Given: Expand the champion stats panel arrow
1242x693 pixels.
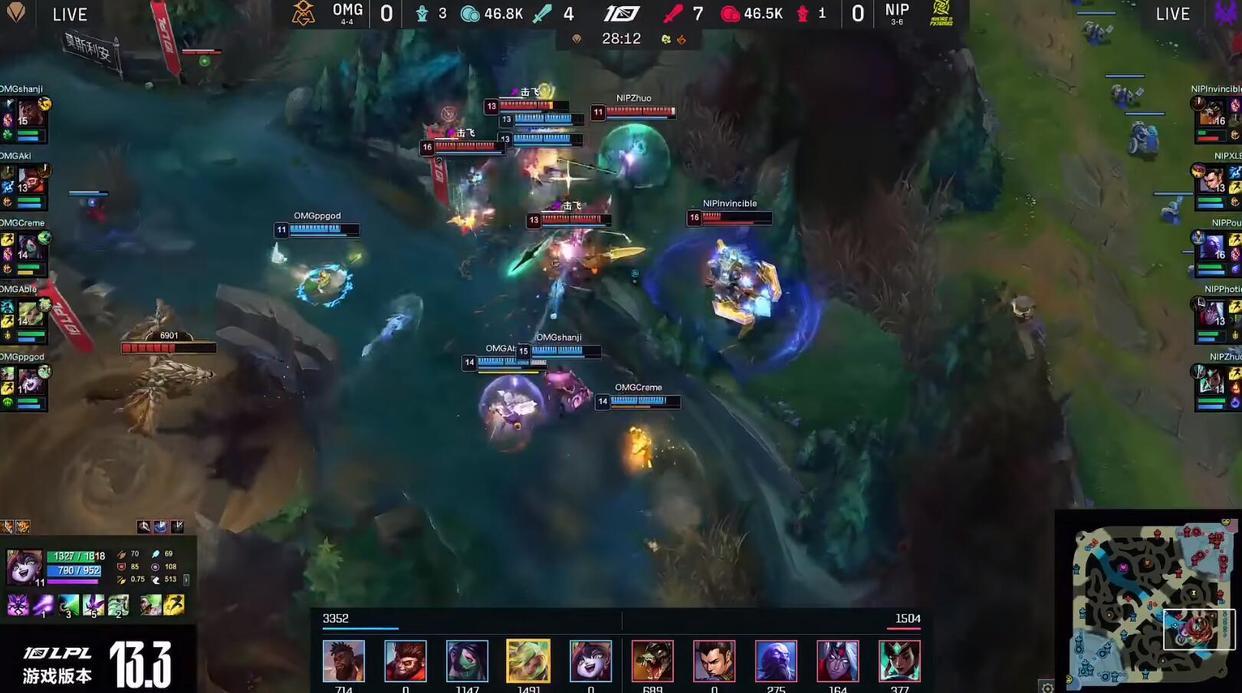Looking at the screenshot, I should pyautogui.click(x=186, y=579).
